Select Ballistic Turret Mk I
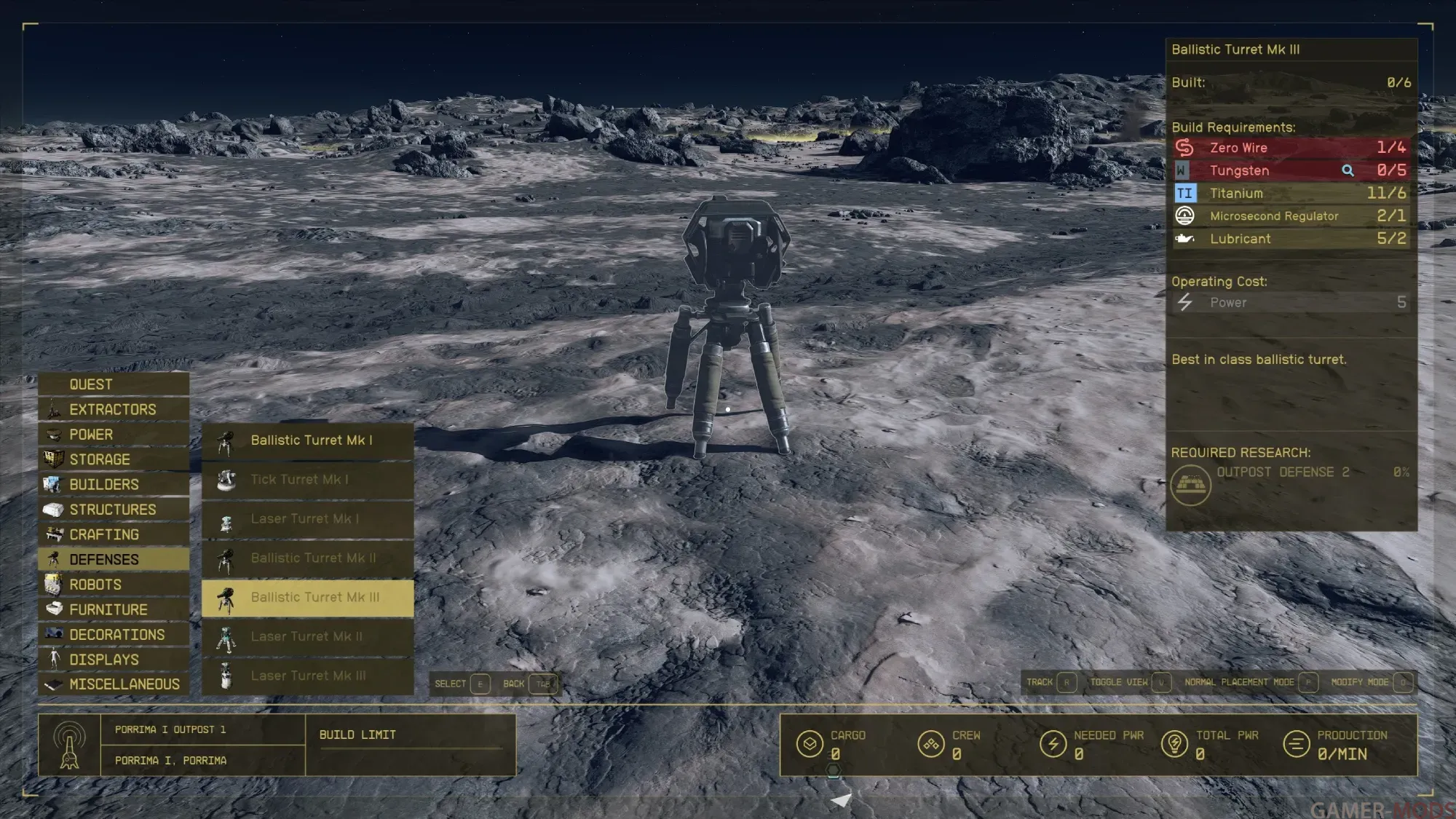1456x819 pixels. (x=308, y=440)
